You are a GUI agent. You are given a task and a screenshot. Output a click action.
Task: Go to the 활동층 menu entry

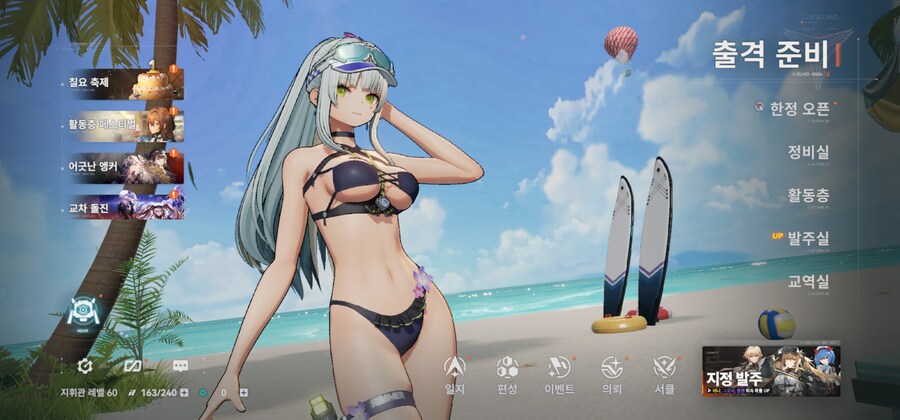click(808, 196)
